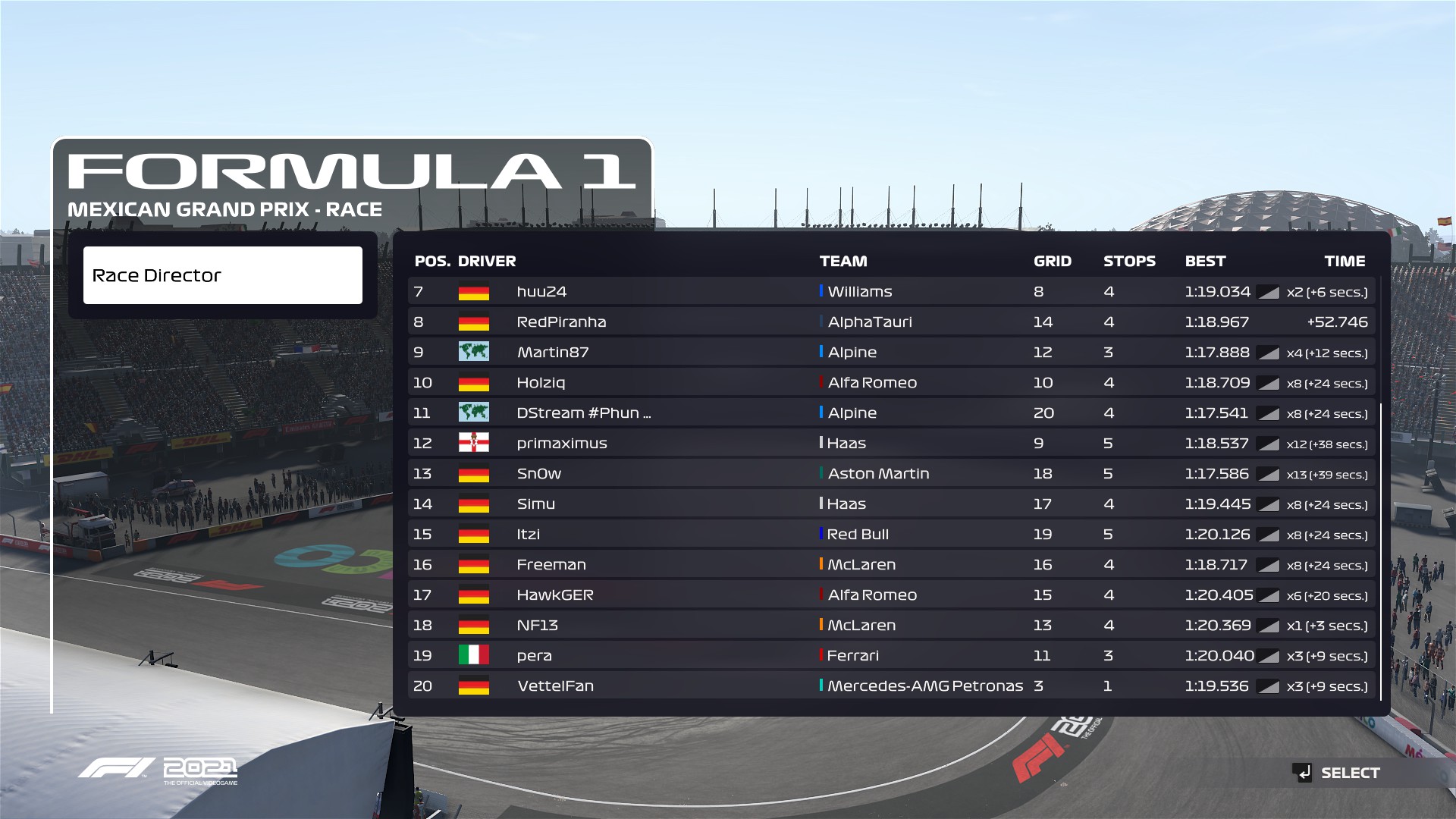Select the DStream #Phun driver row
This screenshot has width=1456, height=819.
[891, 413]
